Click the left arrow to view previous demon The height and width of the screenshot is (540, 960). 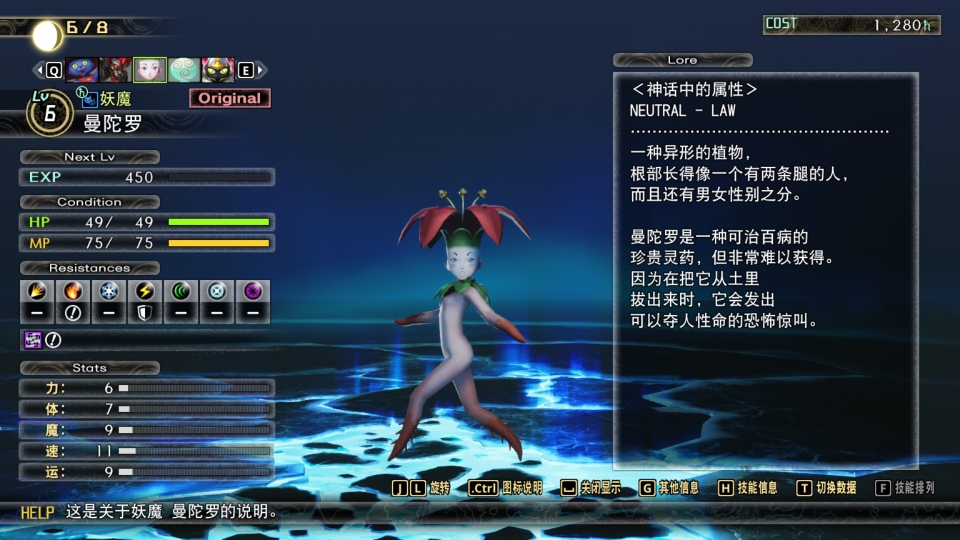point(40,70)
